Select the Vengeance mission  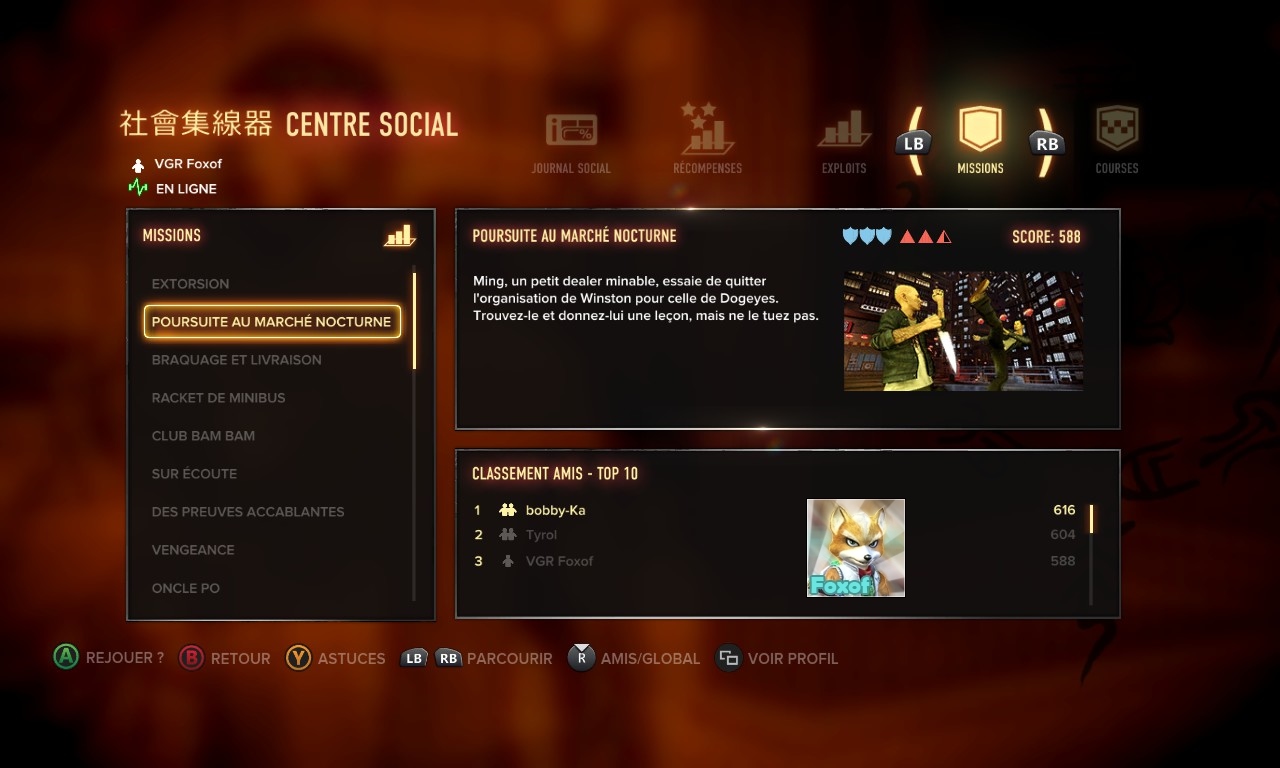pos(193,550)
